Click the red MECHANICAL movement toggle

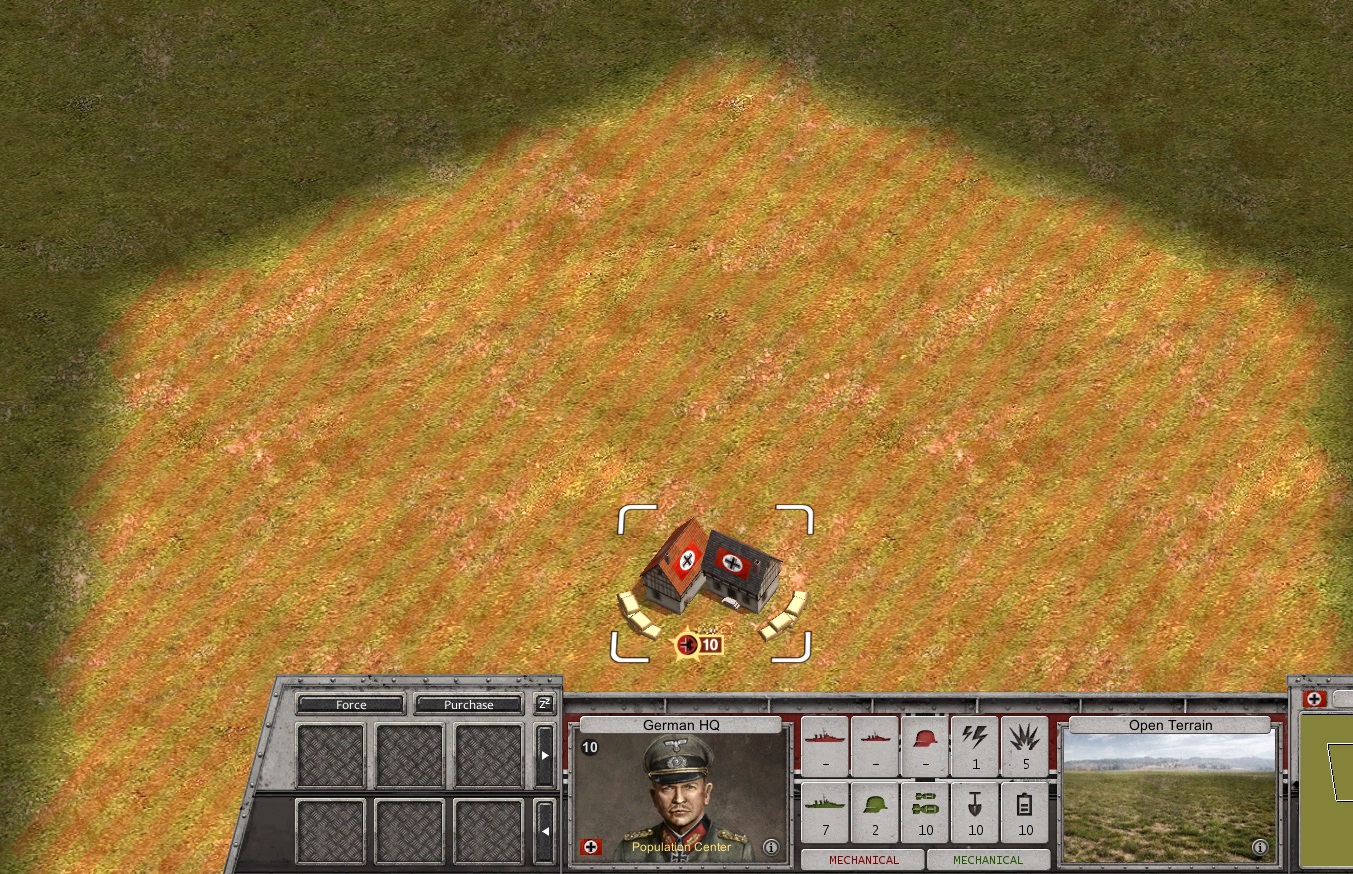point(861,859)
